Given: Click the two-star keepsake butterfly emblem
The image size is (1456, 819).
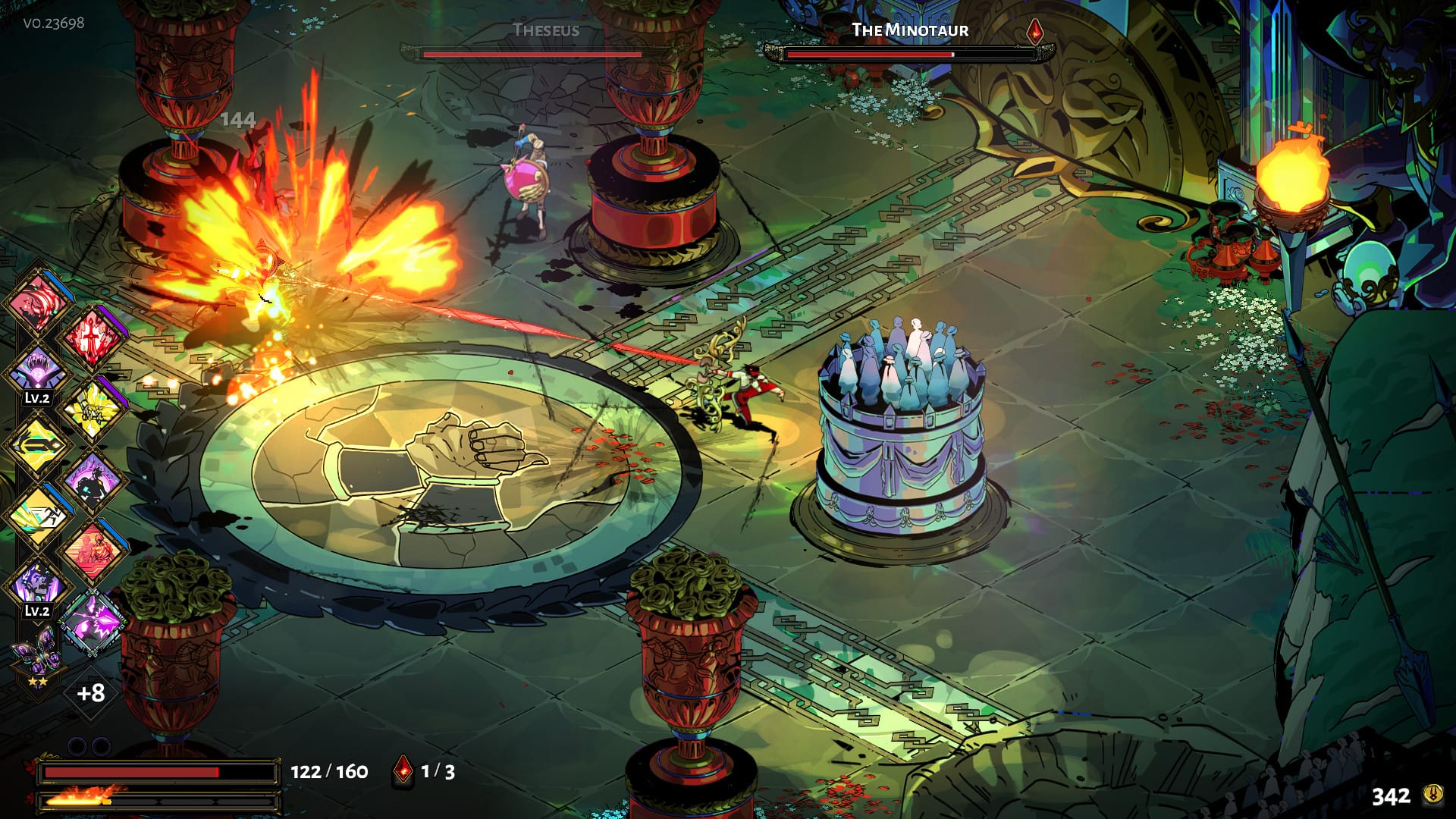Looking at the screenshot, I should (36, 650).
